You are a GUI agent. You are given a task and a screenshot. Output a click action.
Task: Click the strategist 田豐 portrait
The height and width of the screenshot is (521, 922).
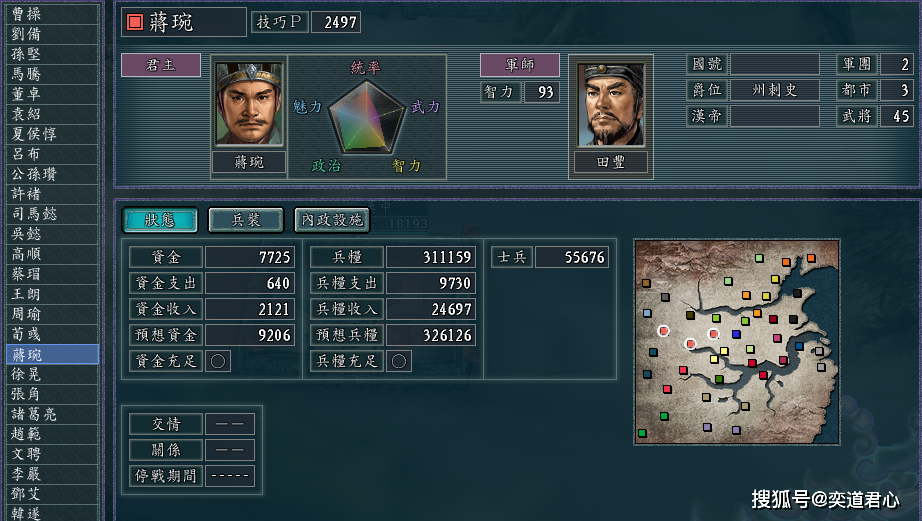pos(611,105)
